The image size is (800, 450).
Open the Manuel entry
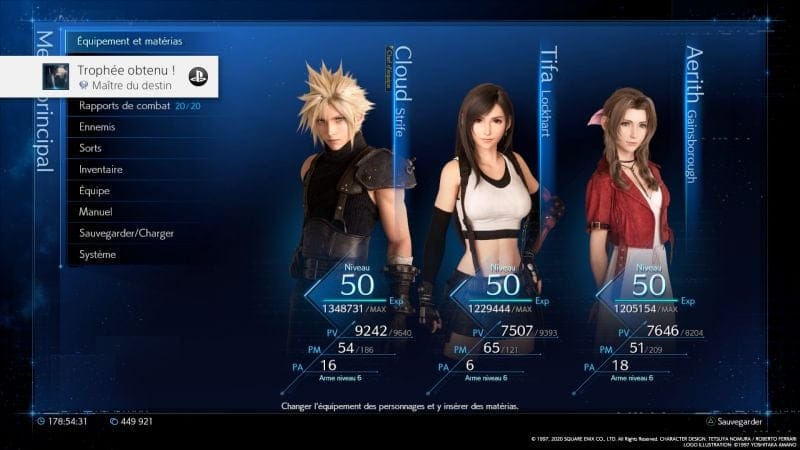pyautogui.click(x=96, y=212)
